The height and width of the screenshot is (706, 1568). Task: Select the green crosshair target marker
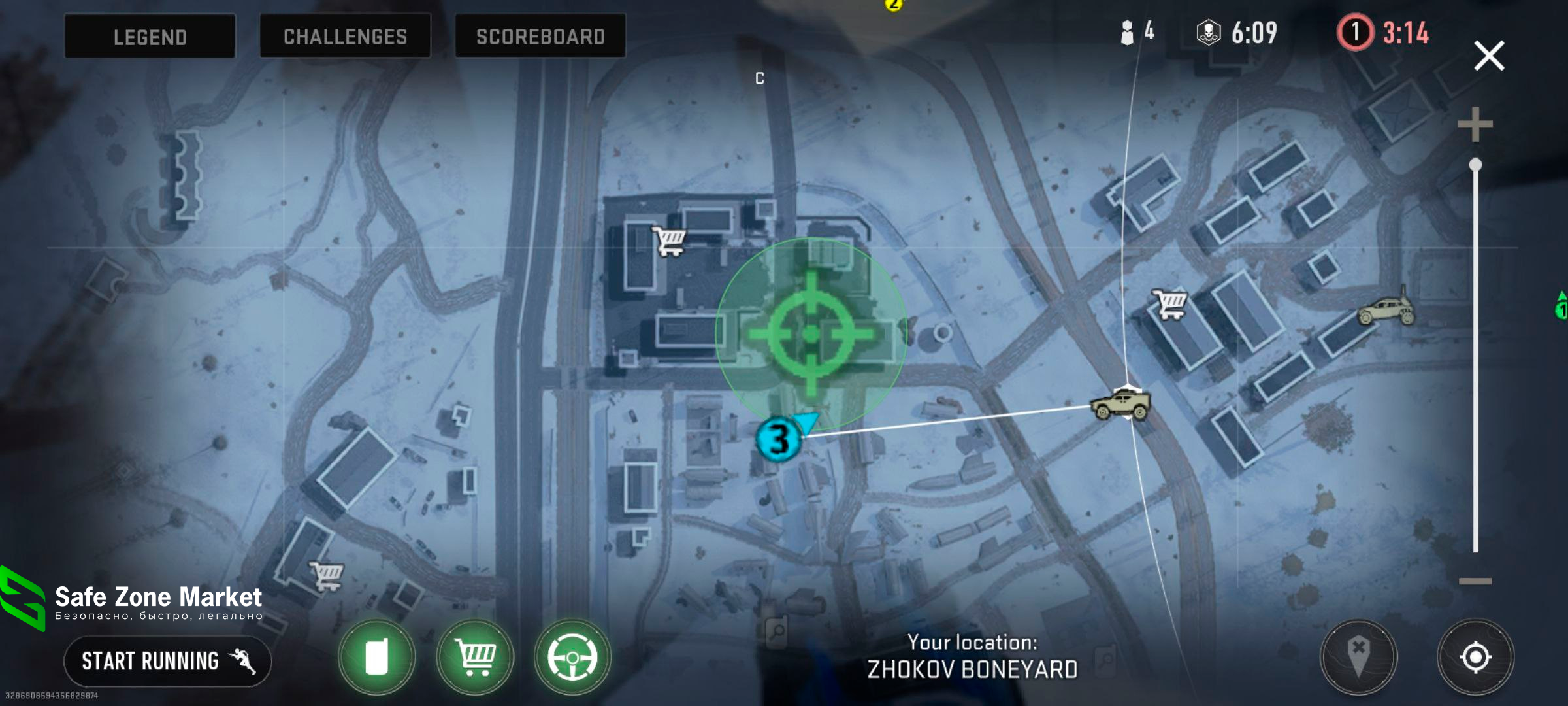click(x=811, y=334)
